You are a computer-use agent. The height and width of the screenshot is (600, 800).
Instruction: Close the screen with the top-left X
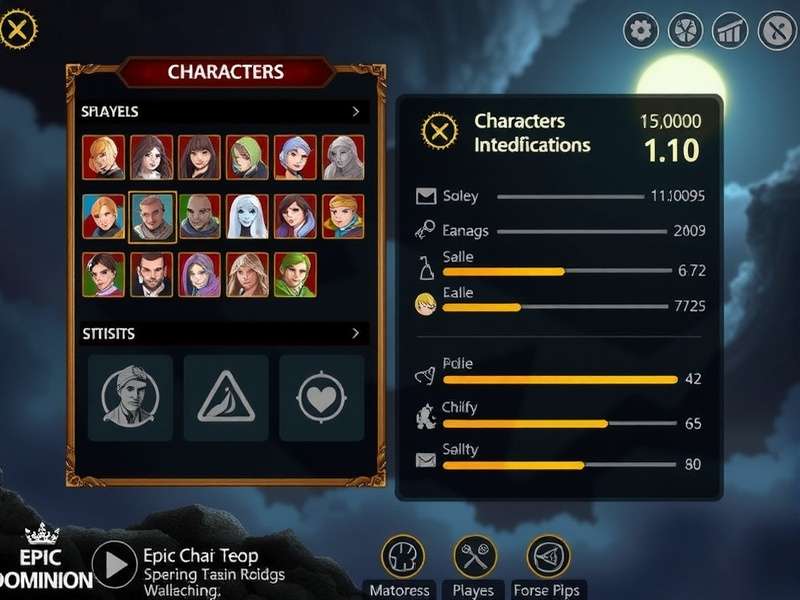[x=17, y=30]
